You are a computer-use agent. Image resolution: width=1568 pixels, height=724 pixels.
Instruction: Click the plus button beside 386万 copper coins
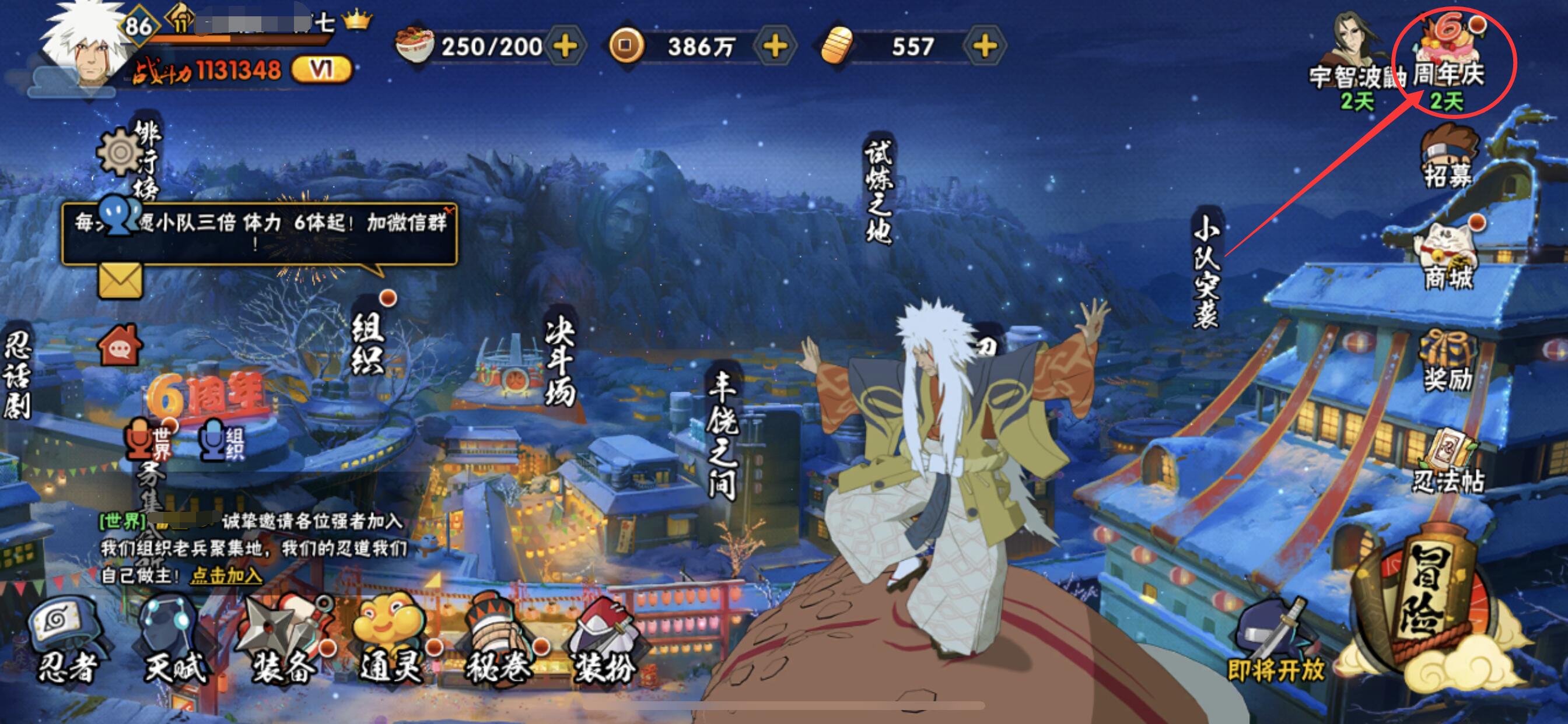[x=775, y=46]
